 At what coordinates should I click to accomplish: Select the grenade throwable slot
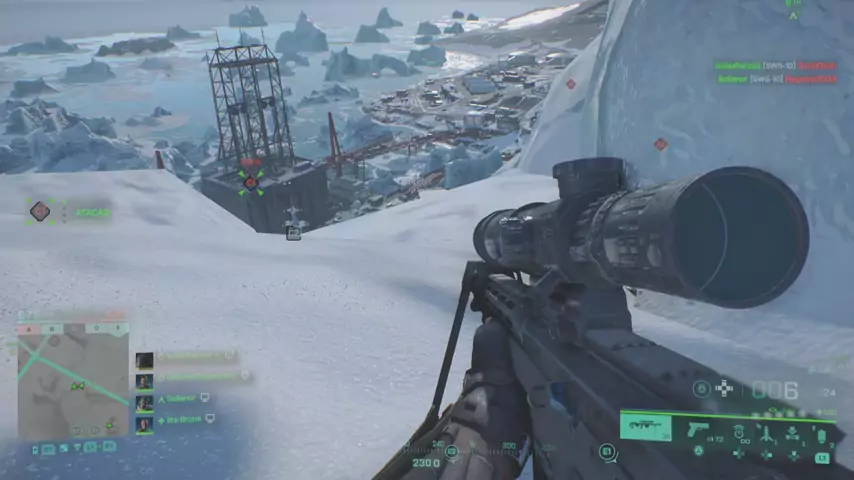pos(822,434)
